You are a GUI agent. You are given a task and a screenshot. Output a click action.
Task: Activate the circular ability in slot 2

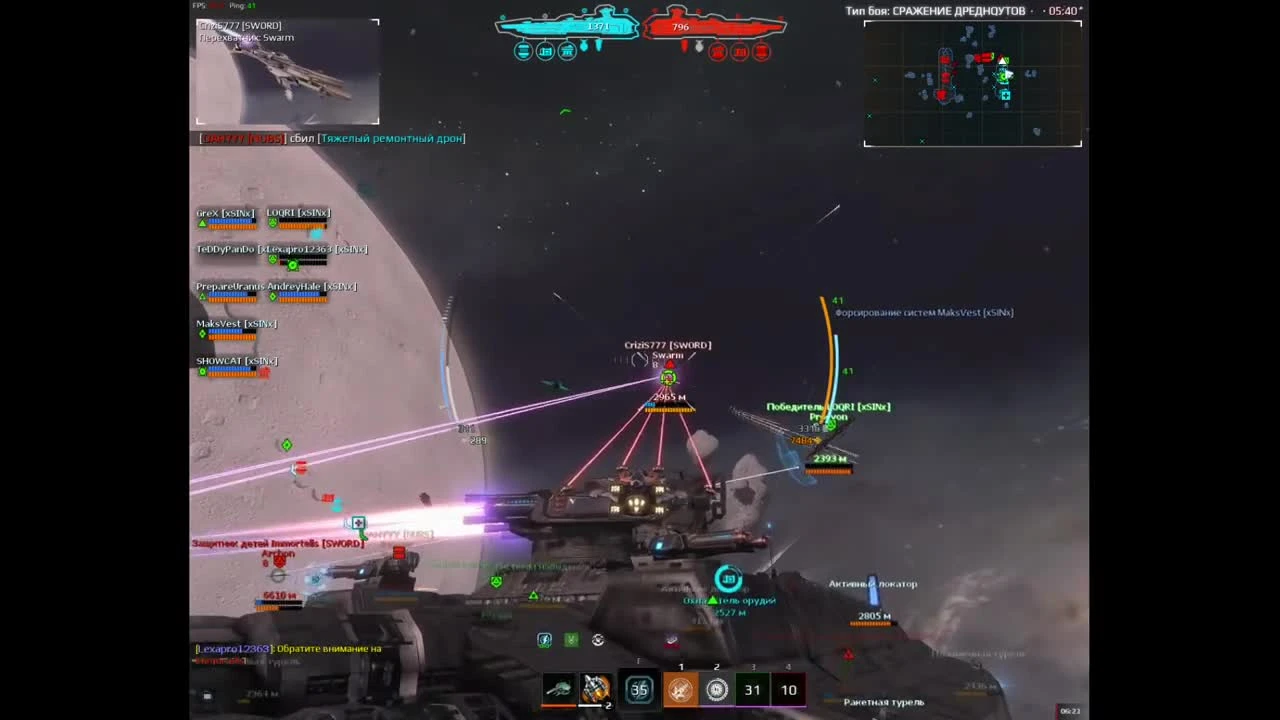click(717, 689)
